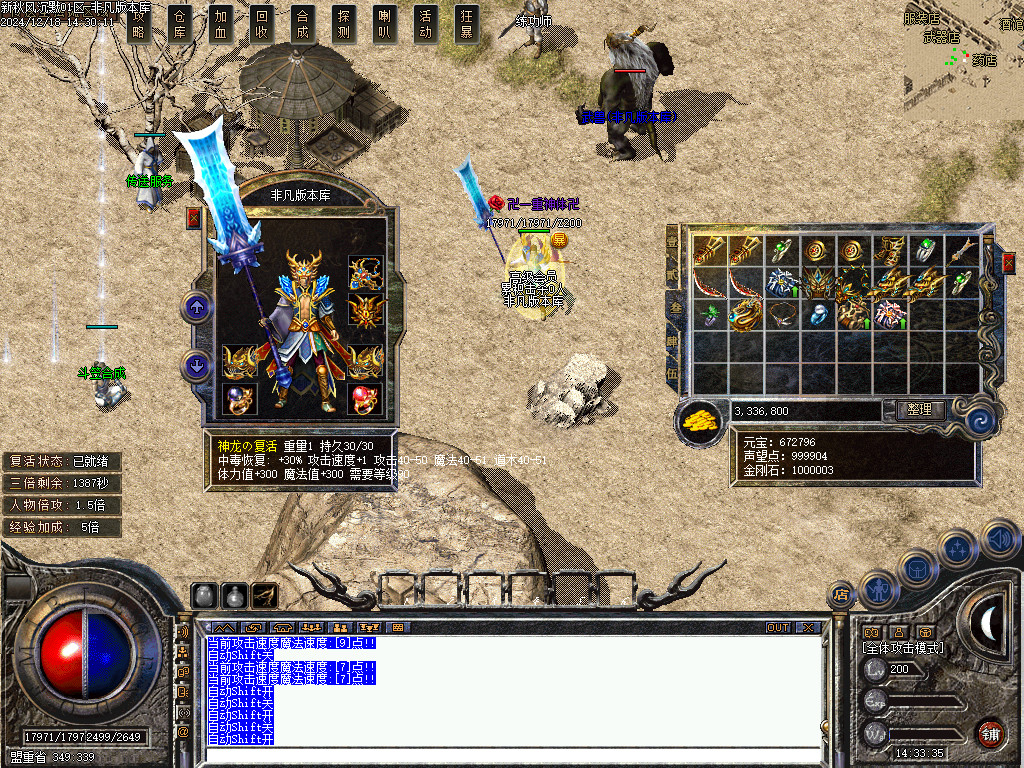Click the gold coins pile icon

[701, 421]
